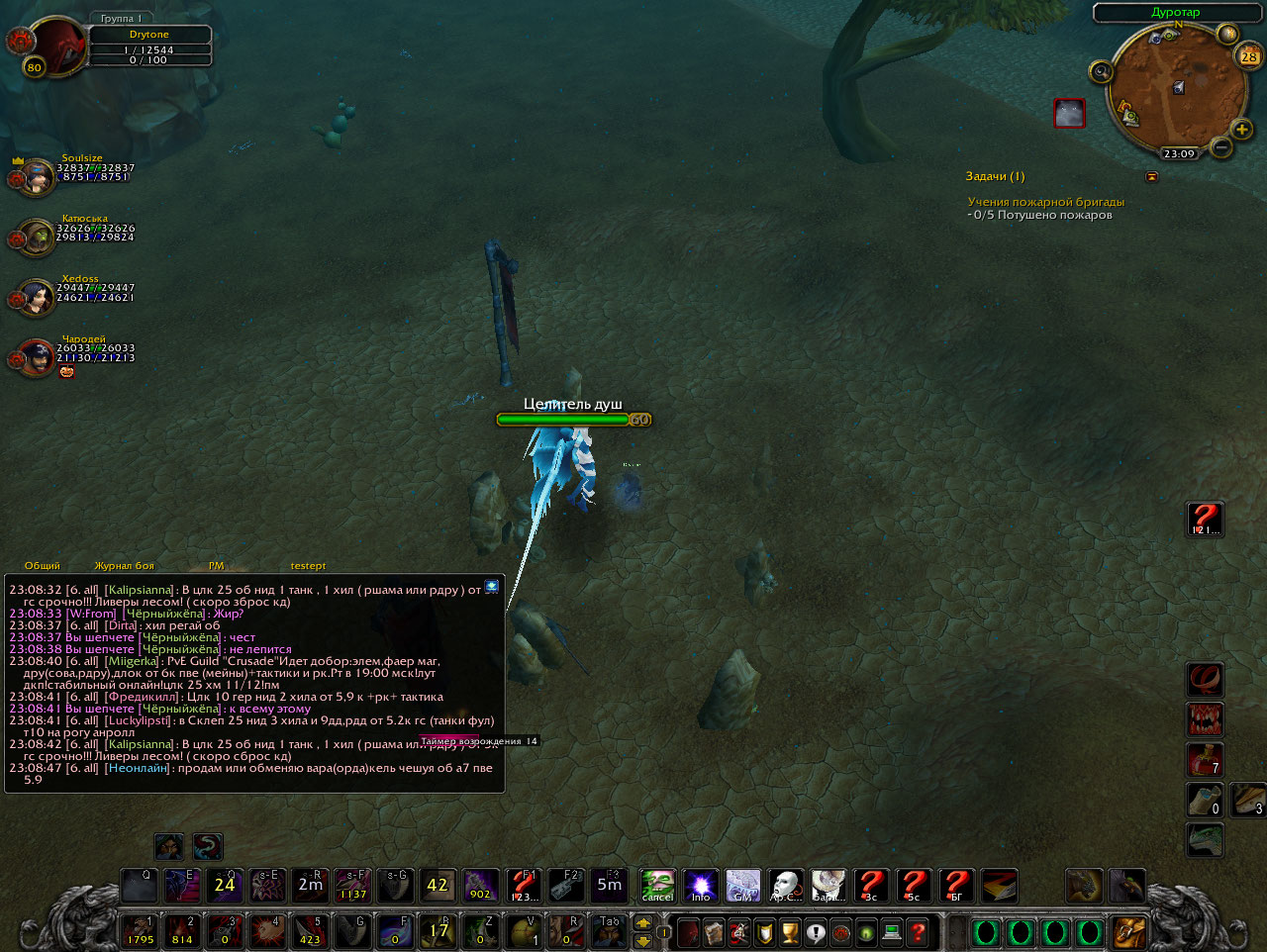Screen dimensions: 1267x952
Task: Open the main backpack bag
Action: [1128, 932]
